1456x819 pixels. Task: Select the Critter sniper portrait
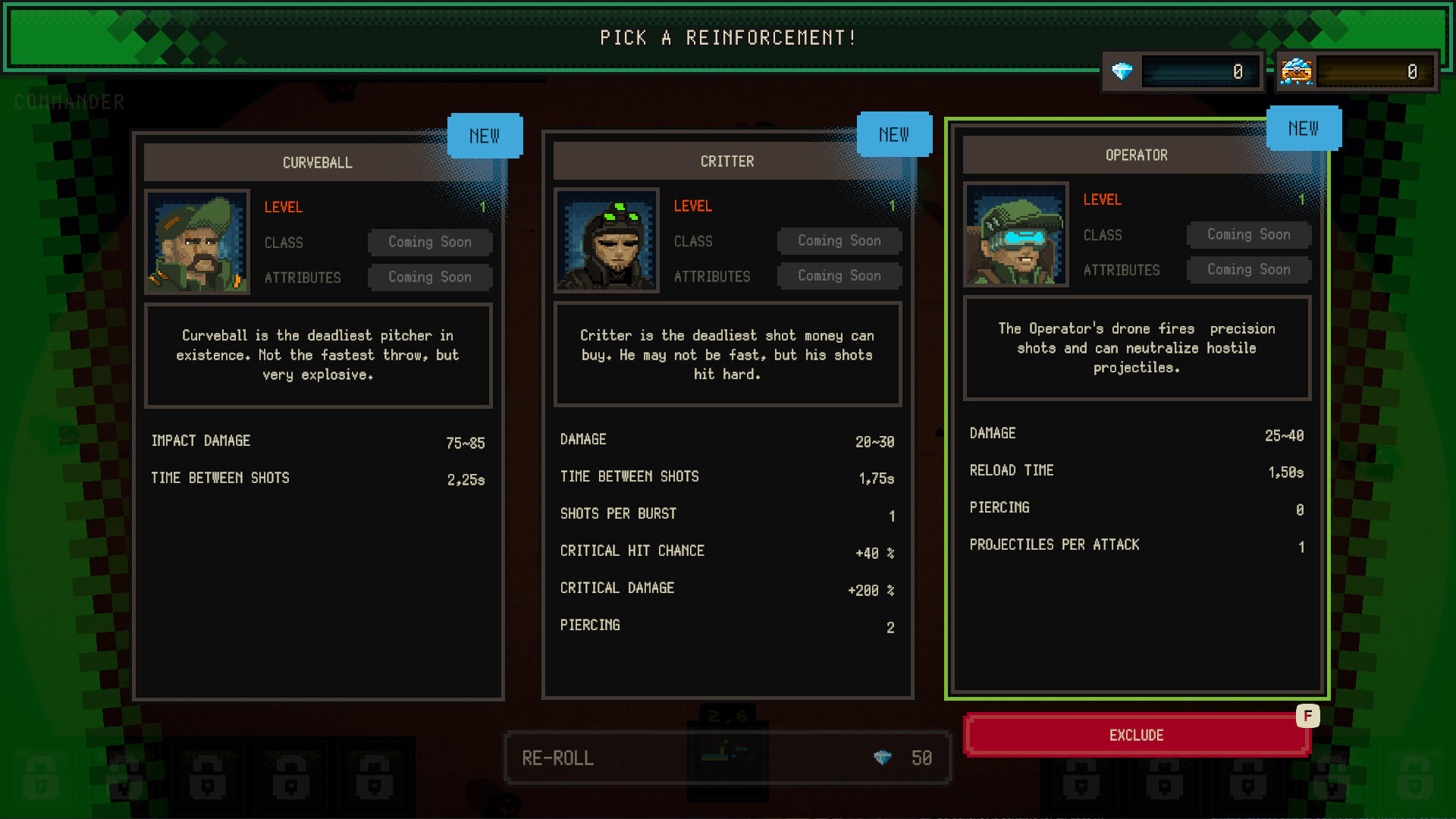coord(606,240)
